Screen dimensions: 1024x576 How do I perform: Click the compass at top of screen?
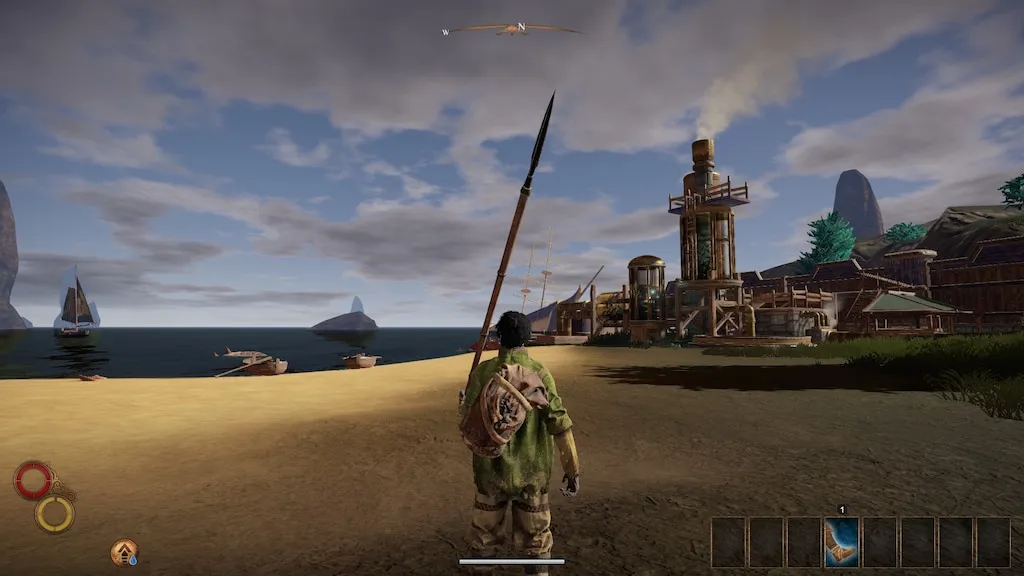tap(512, 29)
